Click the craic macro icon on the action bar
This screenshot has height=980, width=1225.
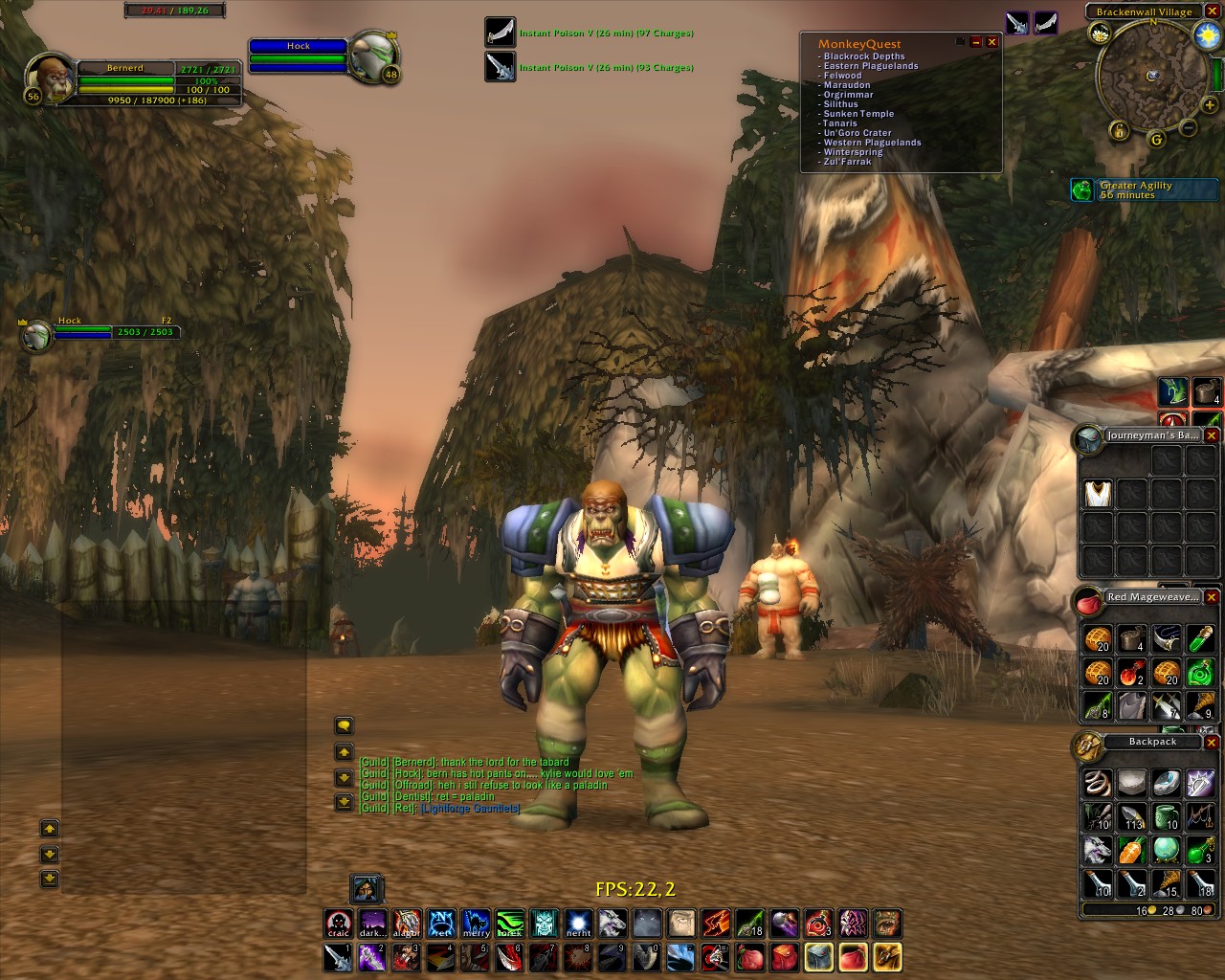point(338,922)
